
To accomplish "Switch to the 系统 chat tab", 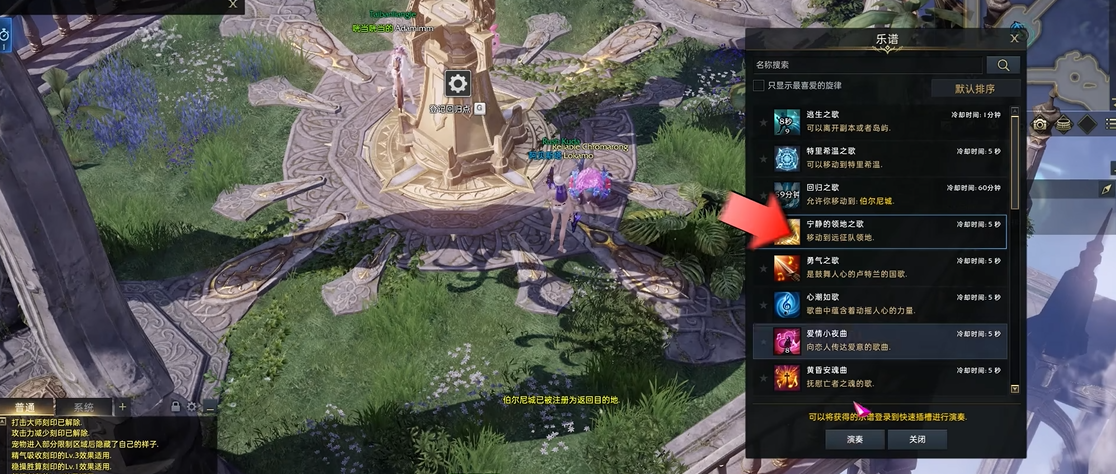I will (83, 407).
